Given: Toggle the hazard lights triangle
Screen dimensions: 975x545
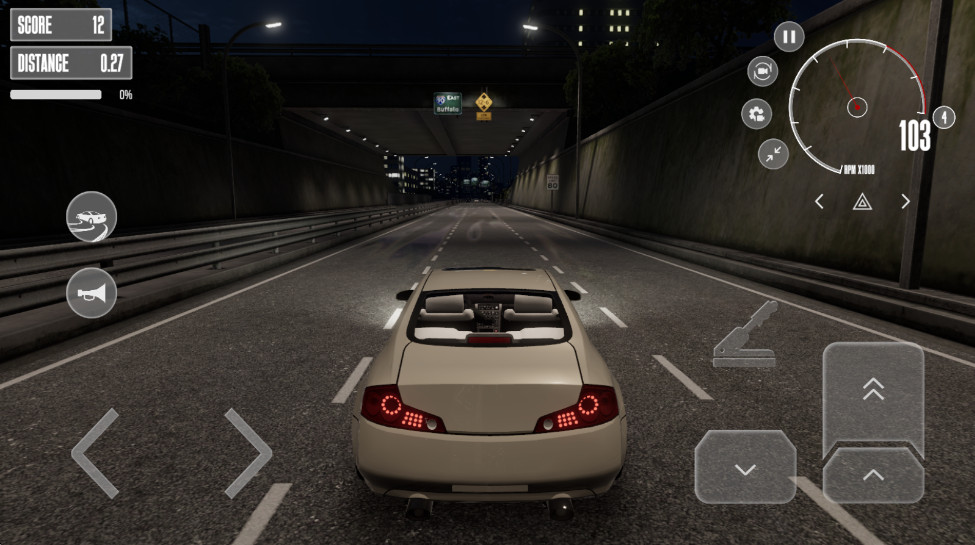Looking at the screenshot, I should [x=861, y=202].
